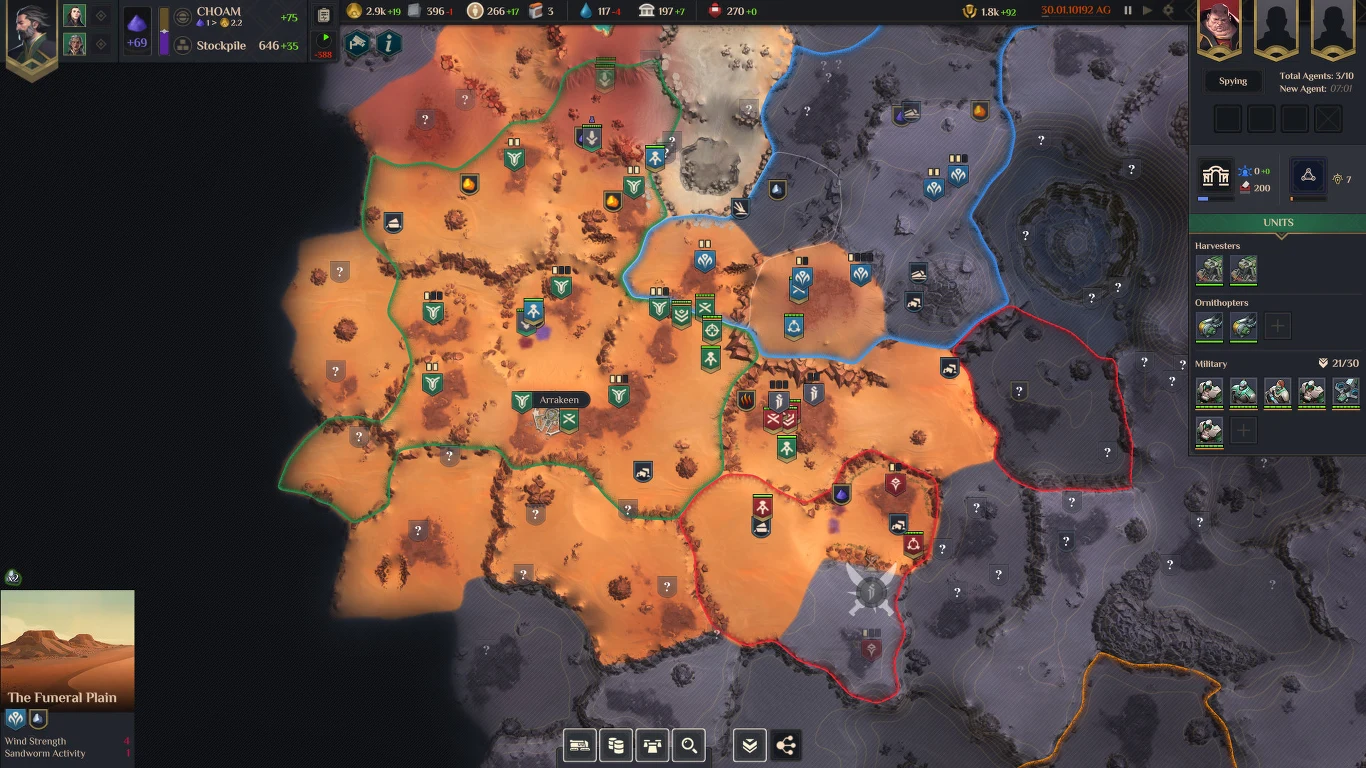This screenshot has height=768, width=1366.
Task: Open the objectives clipboard menu at top left
Action: [323, 16]
